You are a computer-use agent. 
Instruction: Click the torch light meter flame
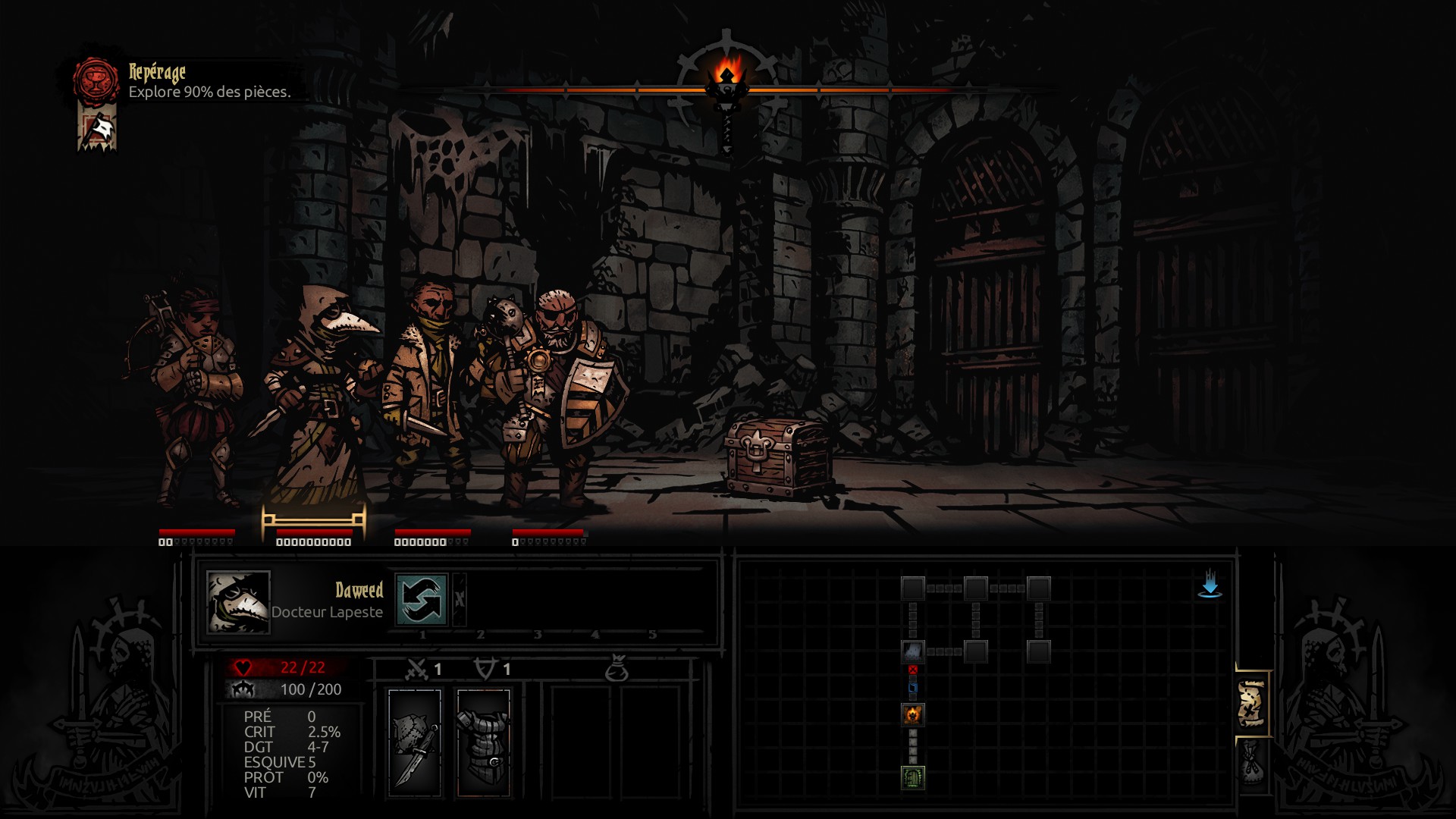[x=727, y=74]
